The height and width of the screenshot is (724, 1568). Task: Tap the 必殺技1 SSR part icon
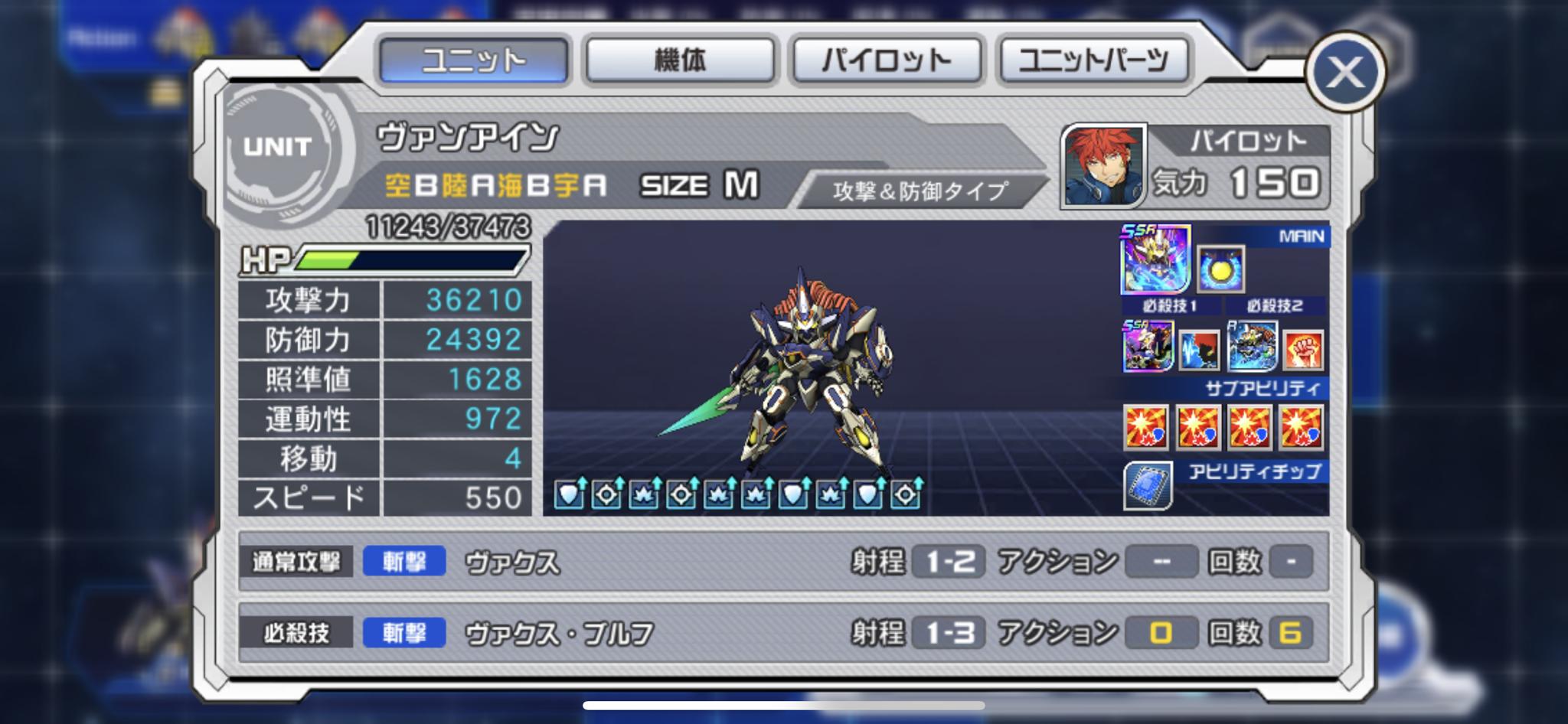click(x=1148, y=347)
